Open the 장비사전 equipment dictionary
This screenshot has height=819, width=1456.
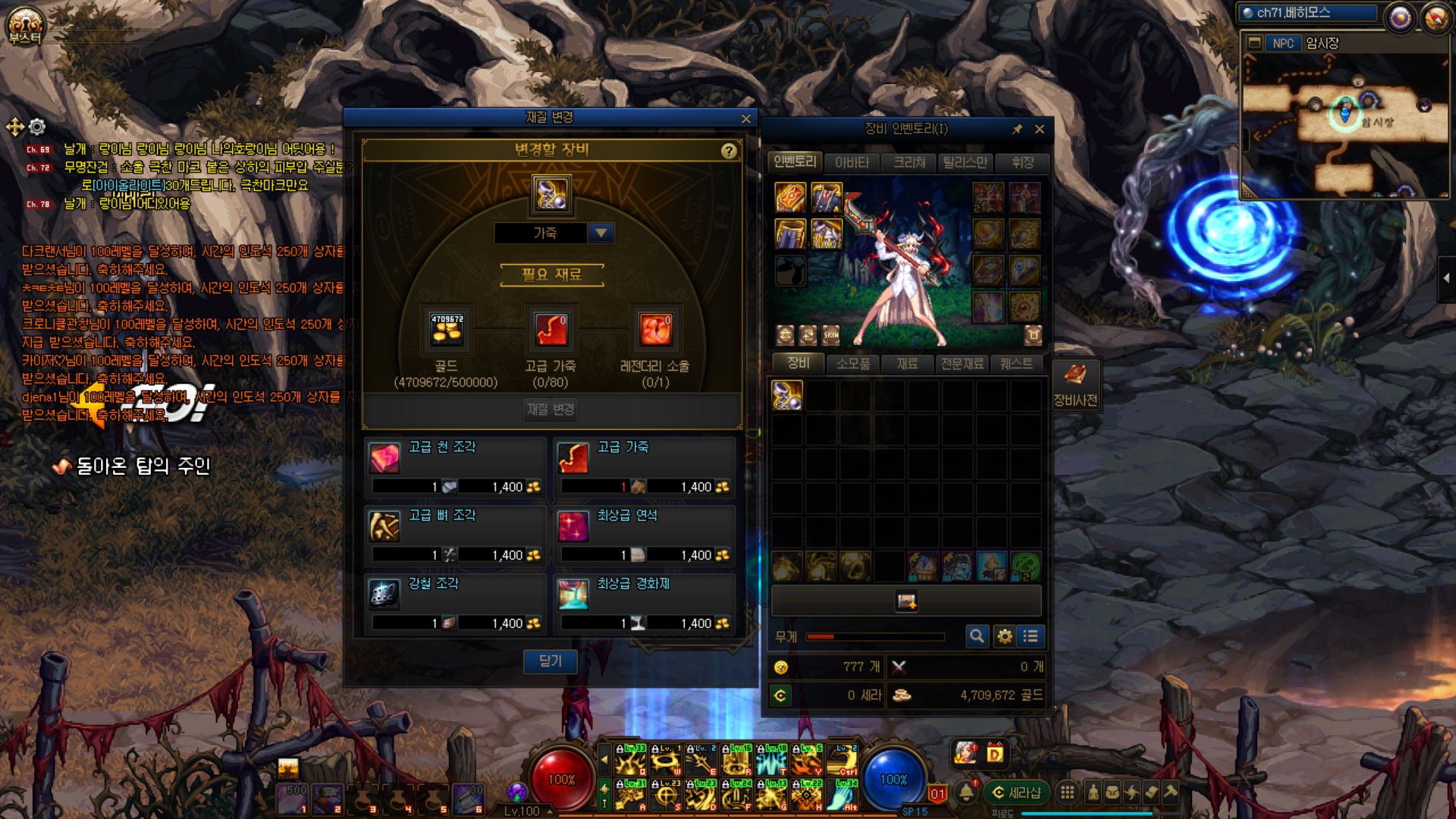click(1075, 385)
